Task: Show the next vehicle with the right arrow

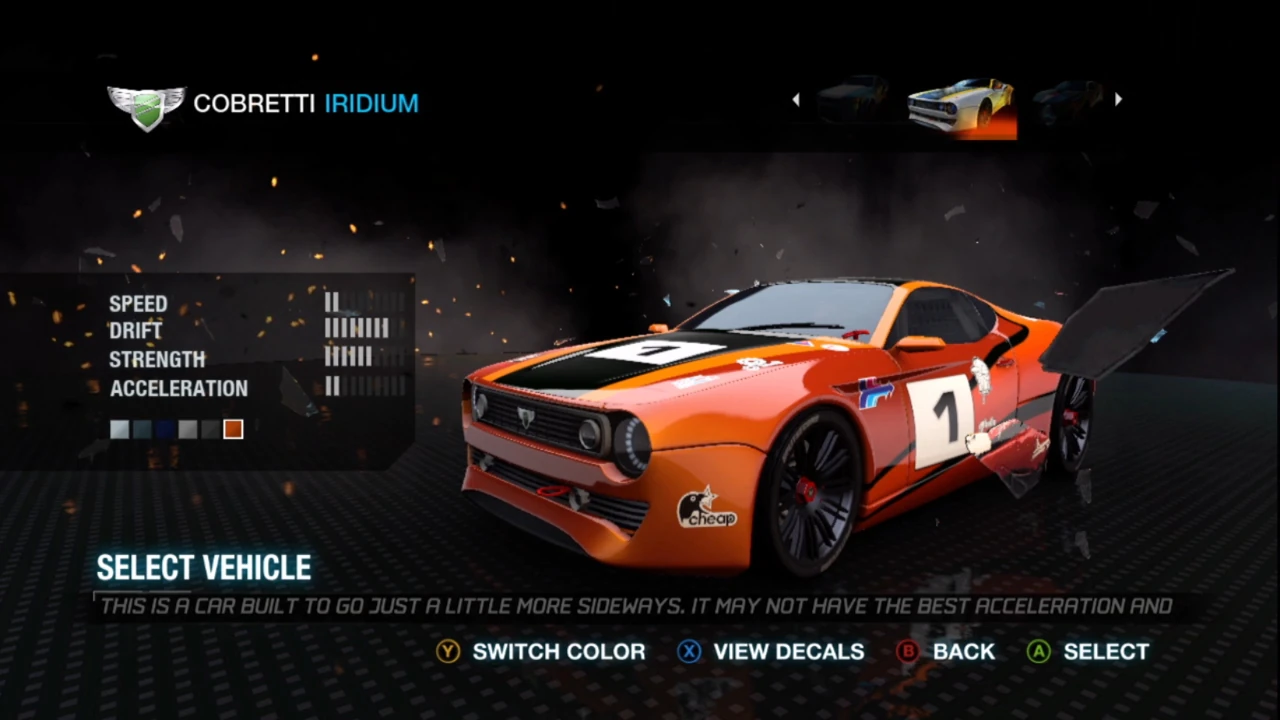Action: (1118, 99)
